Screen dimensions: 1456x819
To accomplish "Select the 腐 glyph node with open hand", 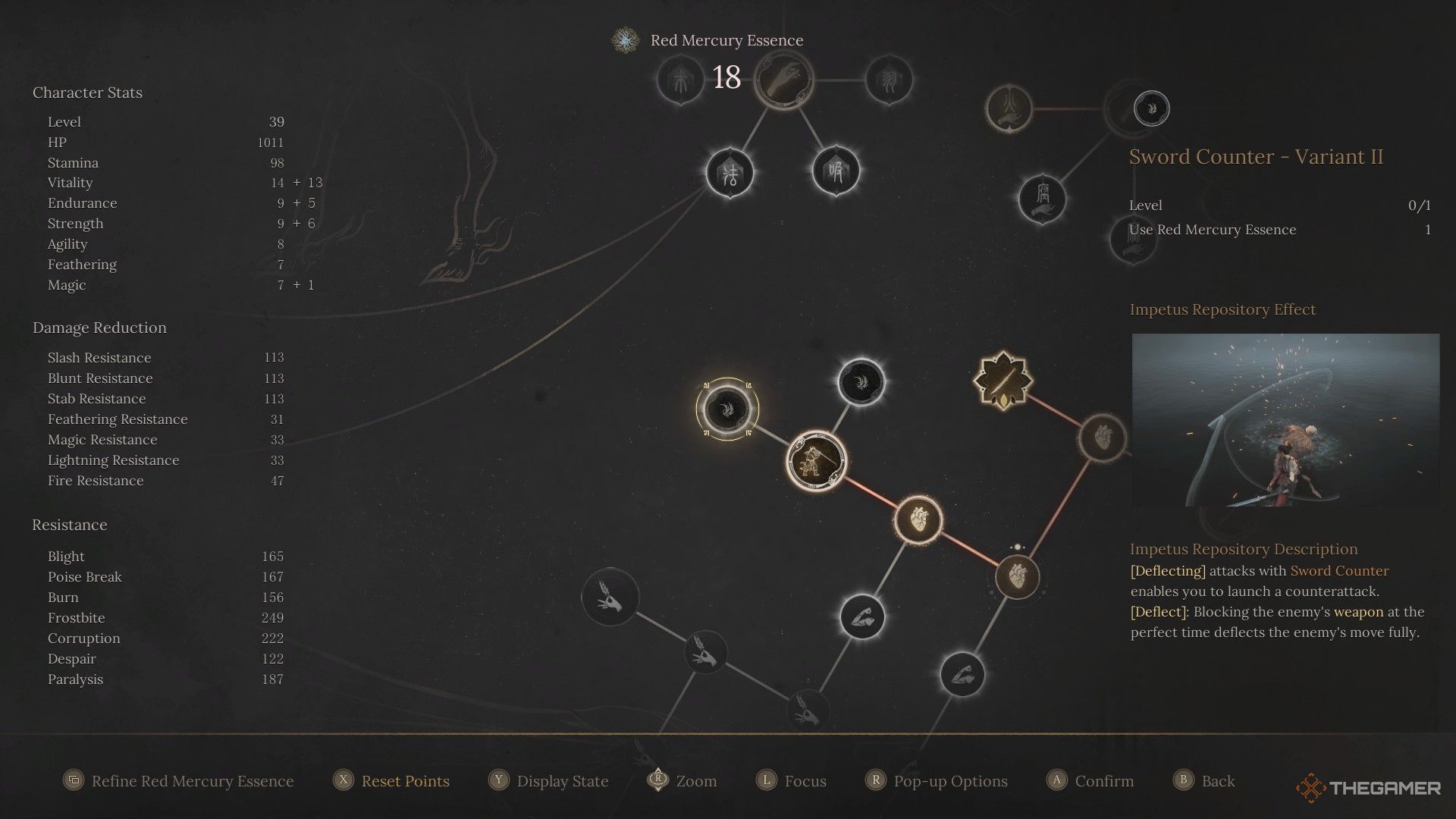I will tap(1043, 199).
